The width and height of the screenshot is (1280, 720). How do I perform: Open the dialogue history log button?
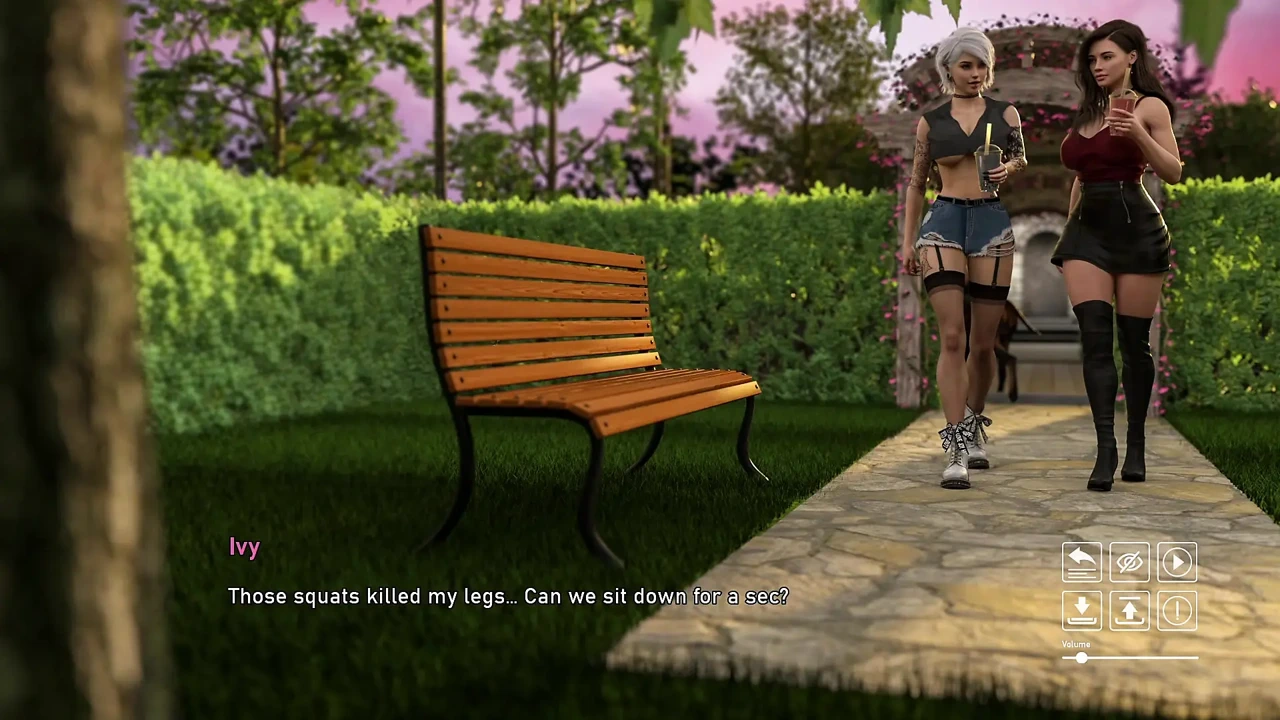tap(1081, 562)
